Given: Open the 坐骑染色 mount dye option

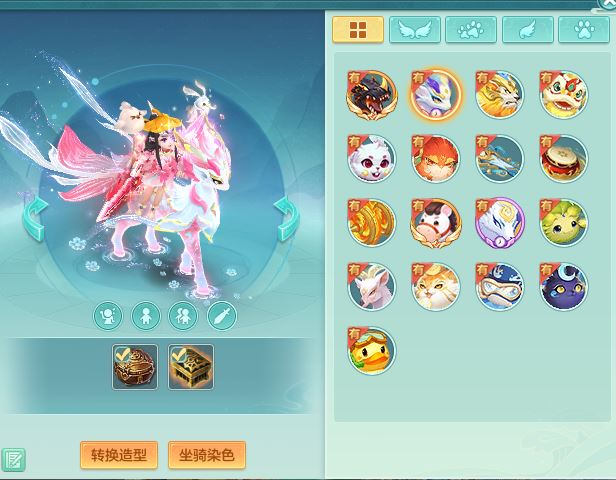Looking at the screenshot, I should [207, 455].
